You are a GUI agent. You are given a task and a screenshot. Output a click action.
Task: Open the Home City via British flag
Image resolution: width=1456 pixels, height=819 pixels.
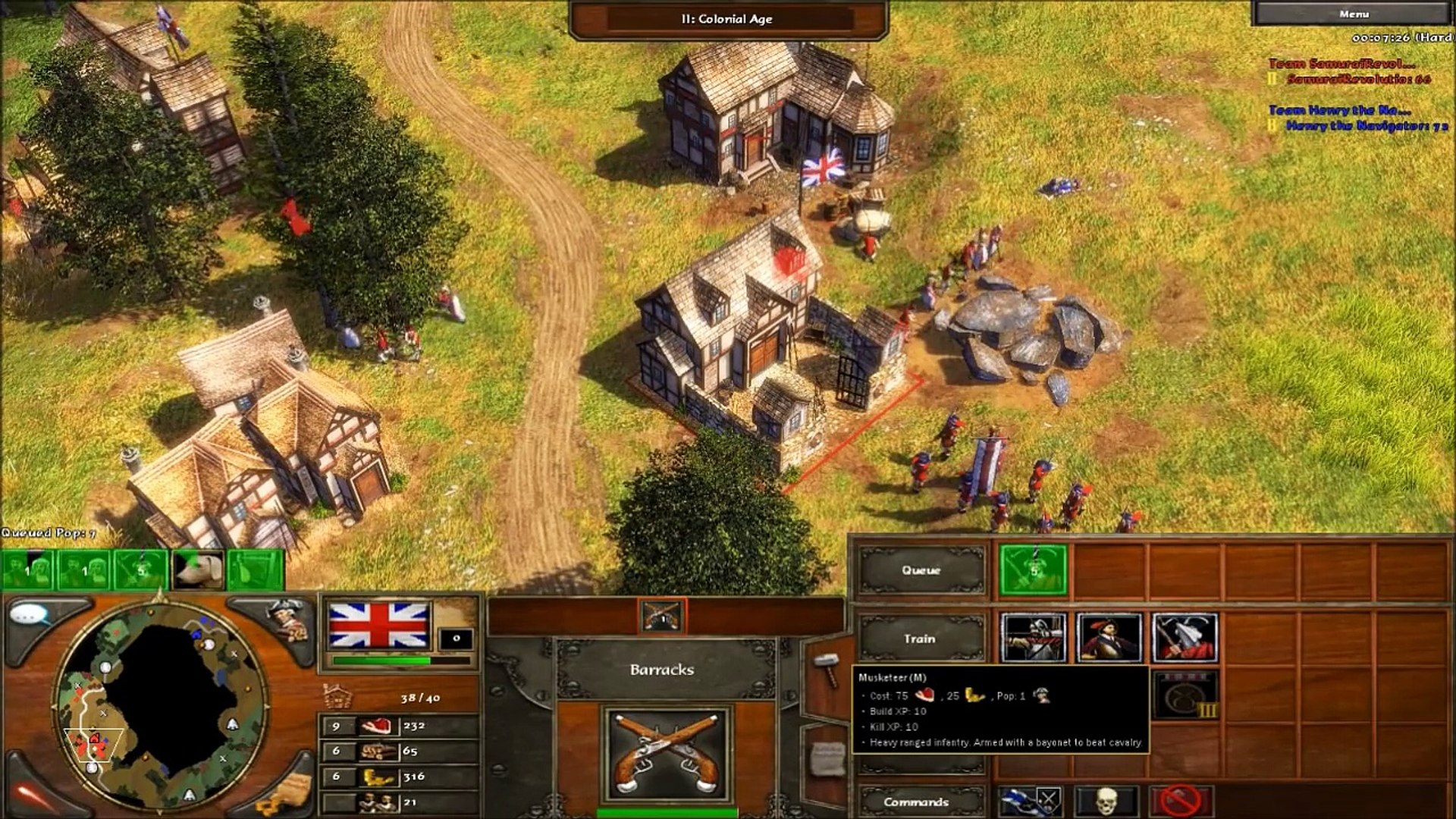[x=378, y=626]
